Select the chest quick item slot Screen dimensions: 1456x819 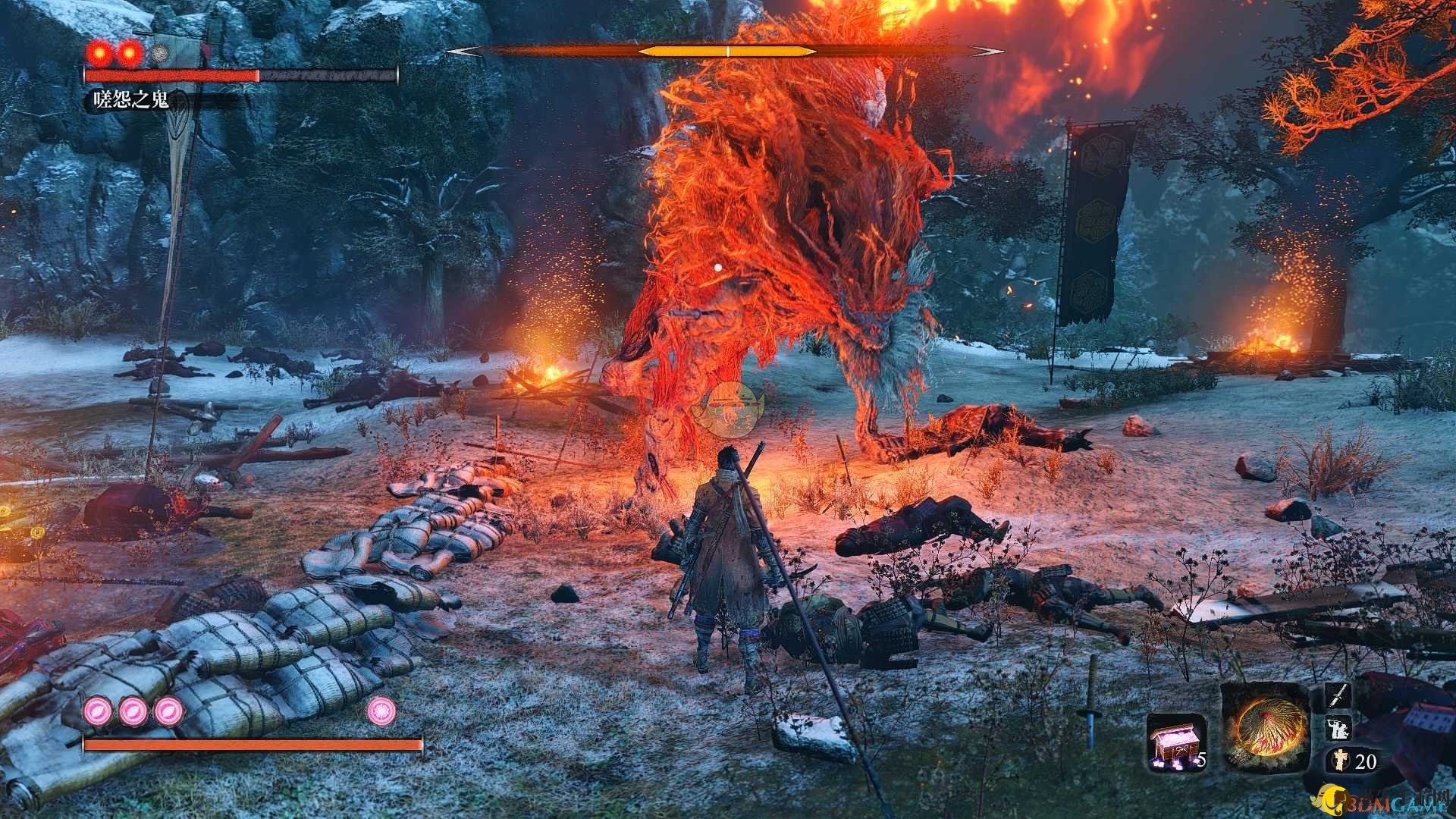pyautogui.click(x=1175, y=742)
